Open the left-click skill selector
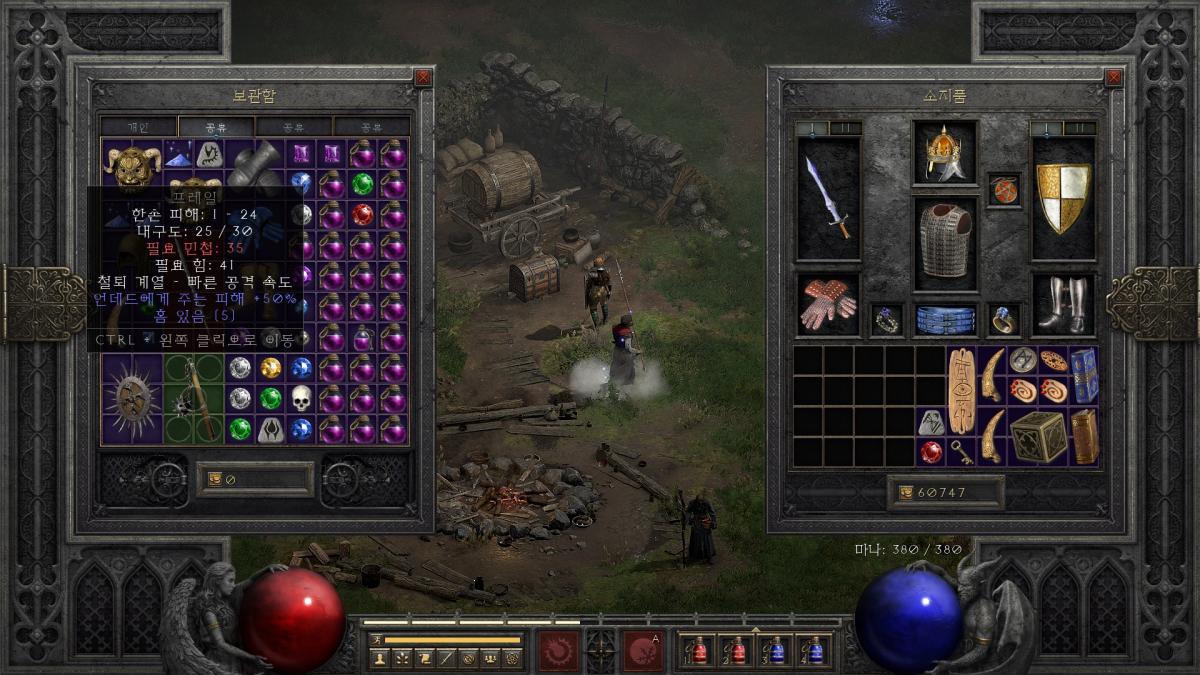The width and height of the screenshot is (1200, 675). (x=558, y=650)
